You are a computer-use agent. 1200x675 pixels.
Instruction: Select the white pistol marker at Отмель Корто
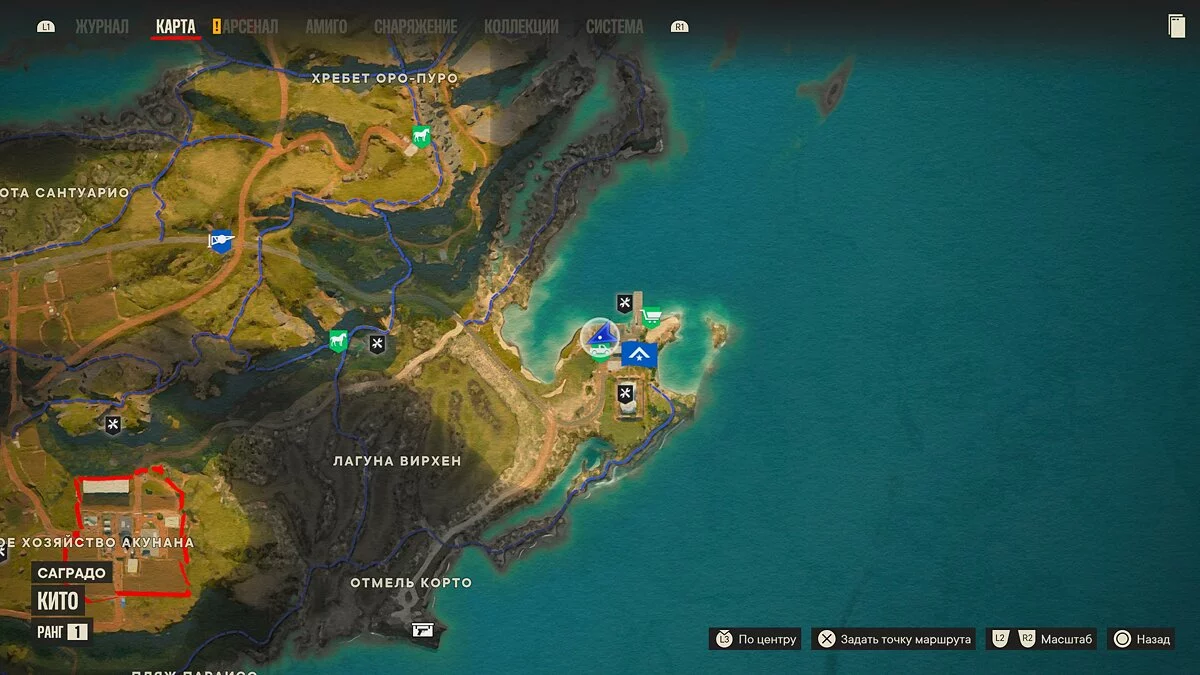pos(423,630)
